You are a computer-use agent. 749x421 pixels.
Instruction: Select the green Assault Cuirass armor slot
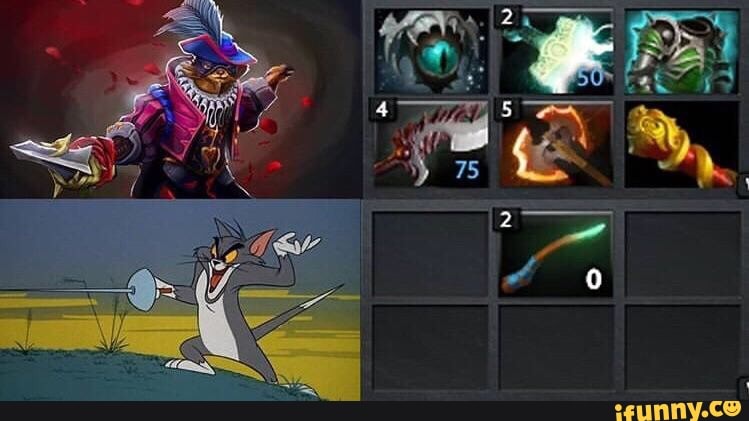coord(681,51)
